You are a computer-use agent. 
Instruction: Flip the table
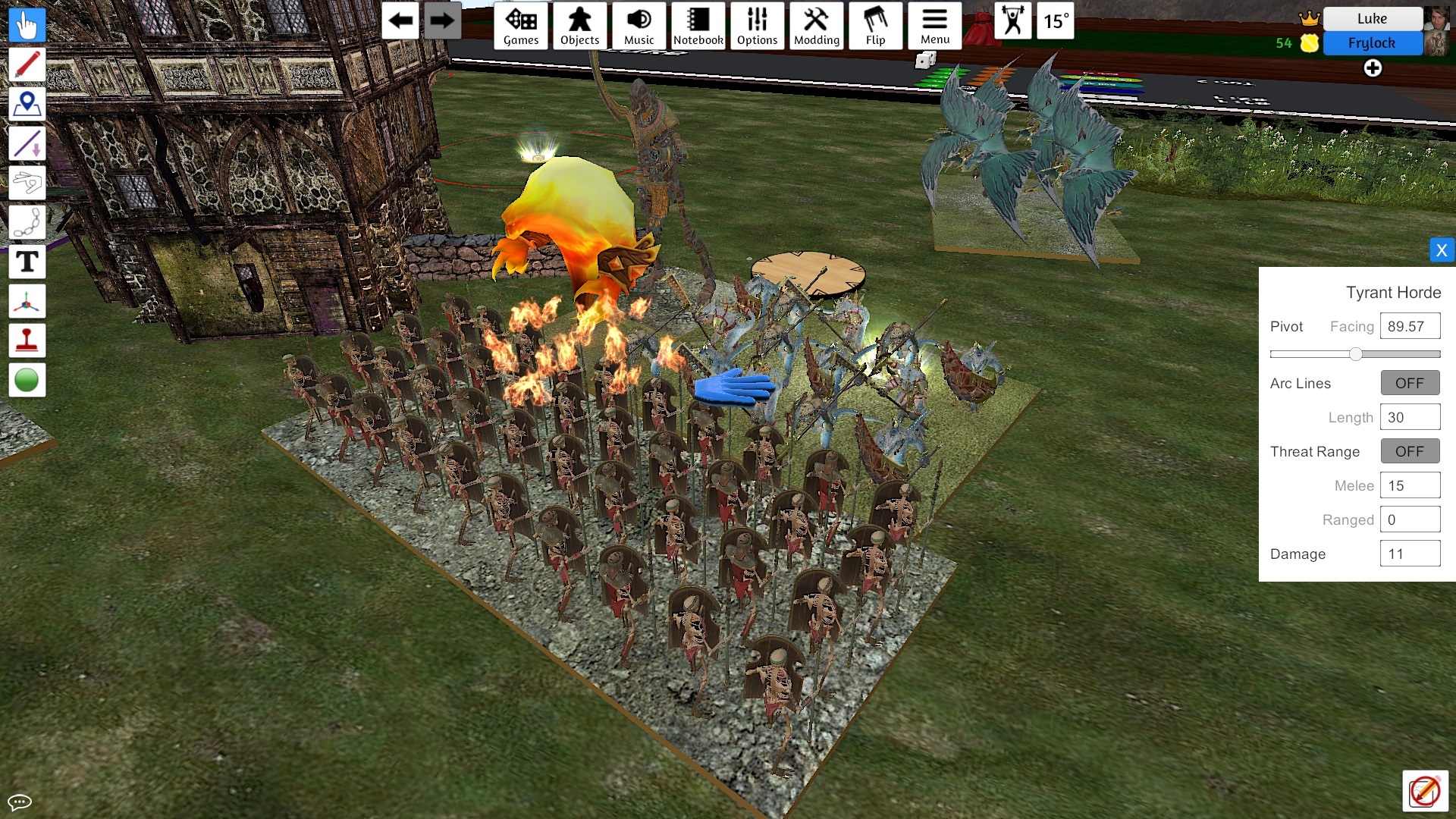pyautogui.click(x=875, y=26)
